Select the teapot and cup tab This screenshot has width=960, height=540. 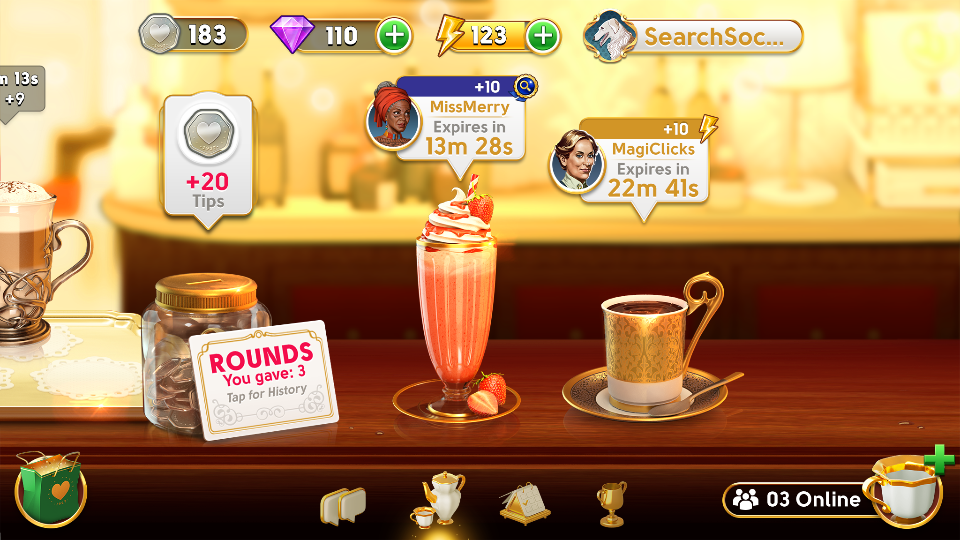(x=440, y=498)
